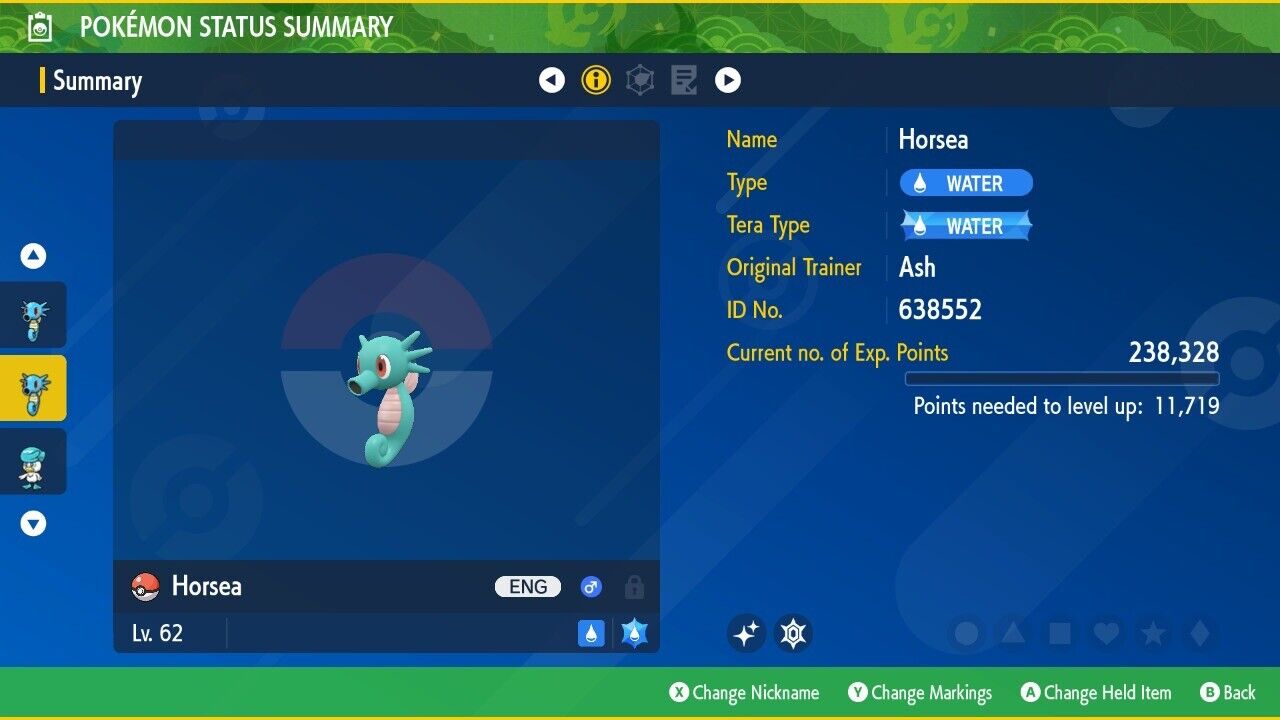Switch to the hexagon stats tab
The image size is (1280, 720).
(640, 80)
